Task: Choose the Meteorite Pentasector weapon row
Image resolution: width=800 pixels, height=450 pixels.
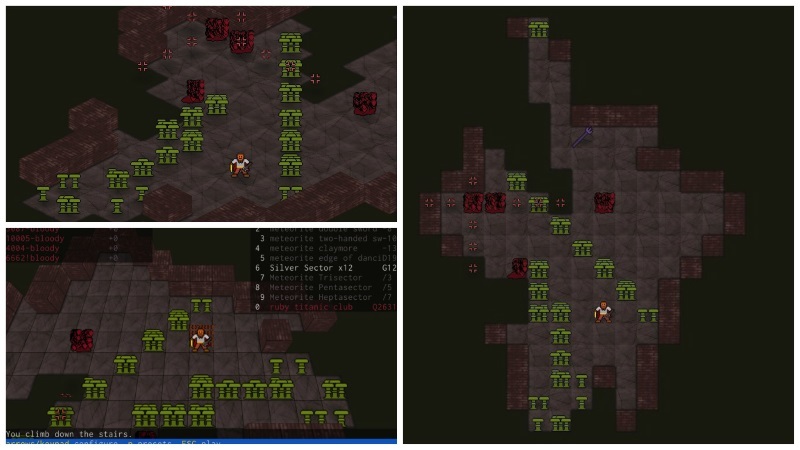Action: click(x=320, y=287)
